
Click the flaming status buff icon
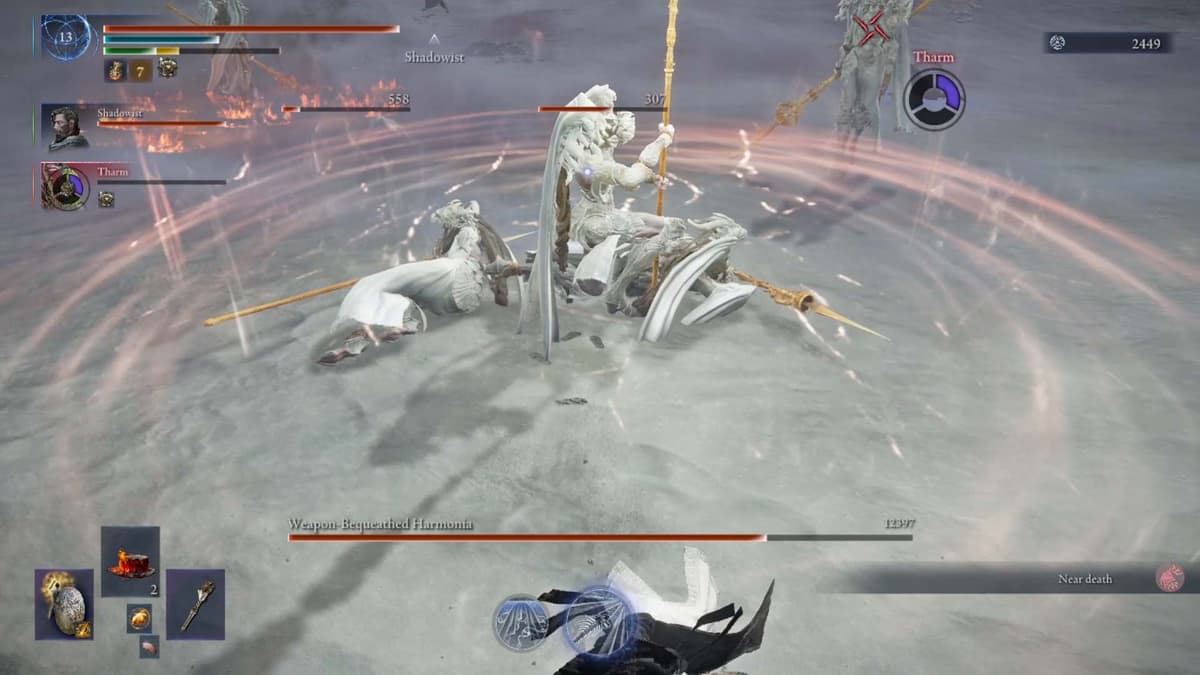(x=115, y=70)
